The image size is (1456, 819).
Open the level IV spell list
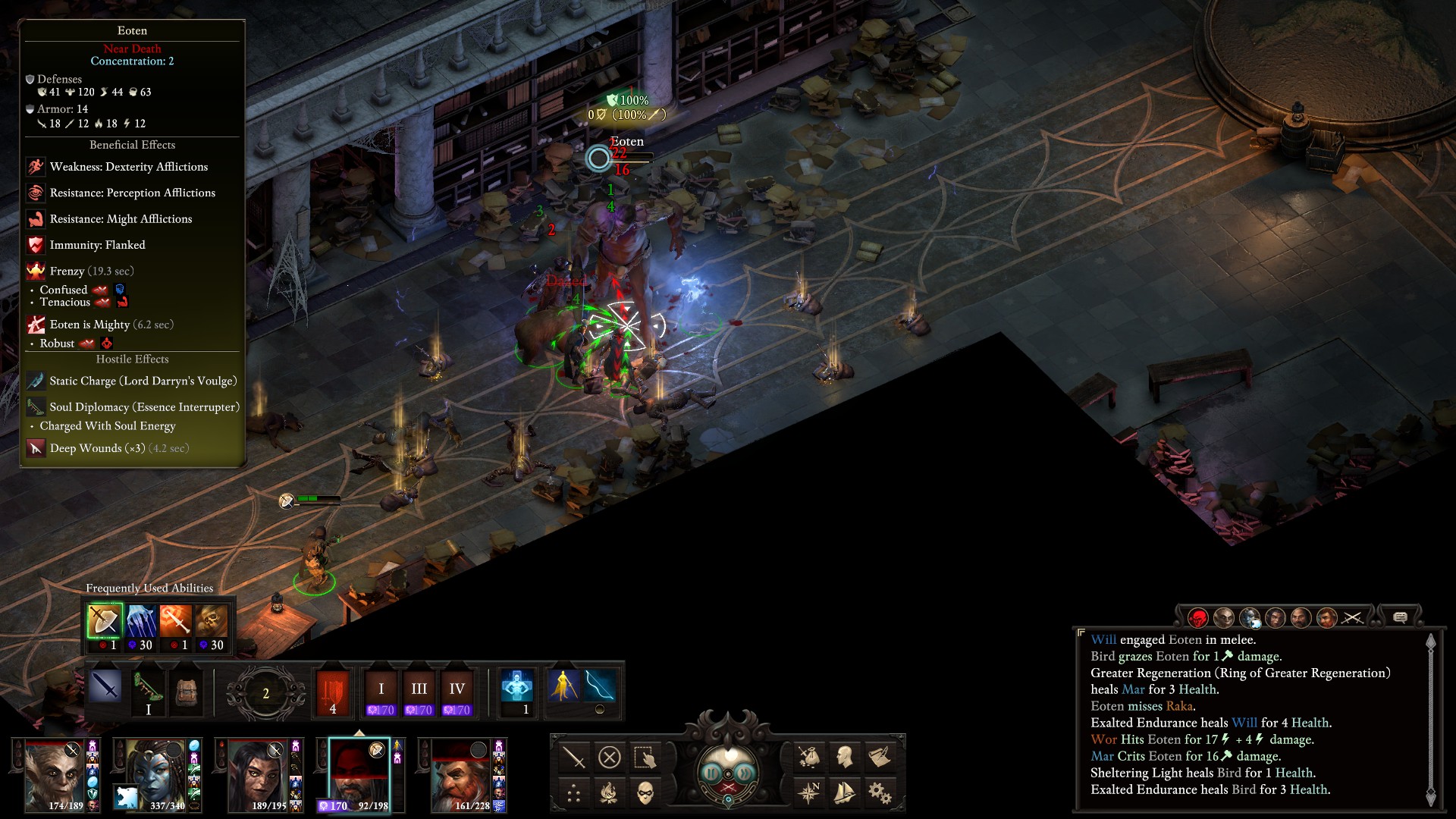(x=457, y=690)
